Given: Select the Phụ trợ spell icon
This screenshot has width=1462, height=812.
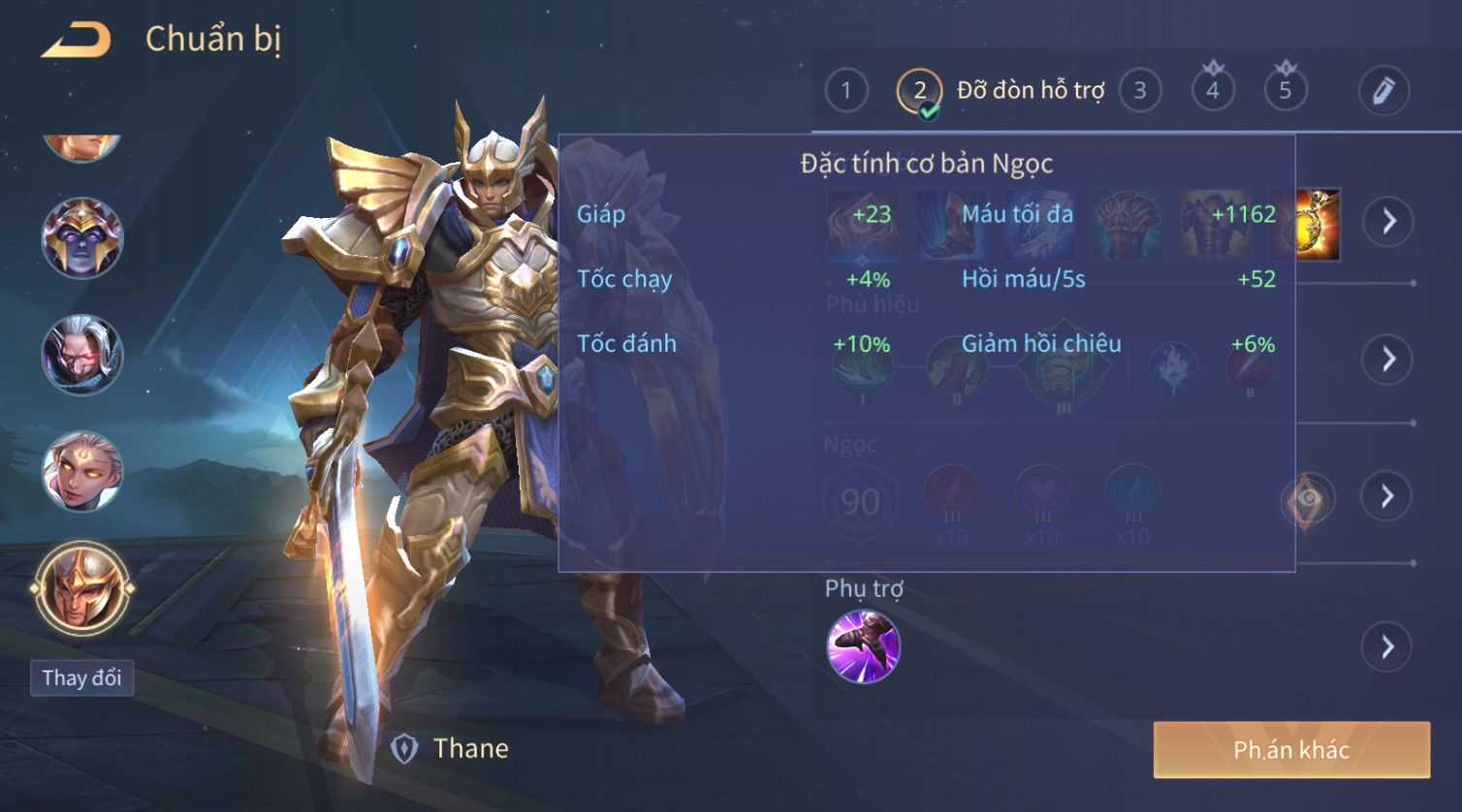Looking at the screenshot, I should click(x=863, y=646).
